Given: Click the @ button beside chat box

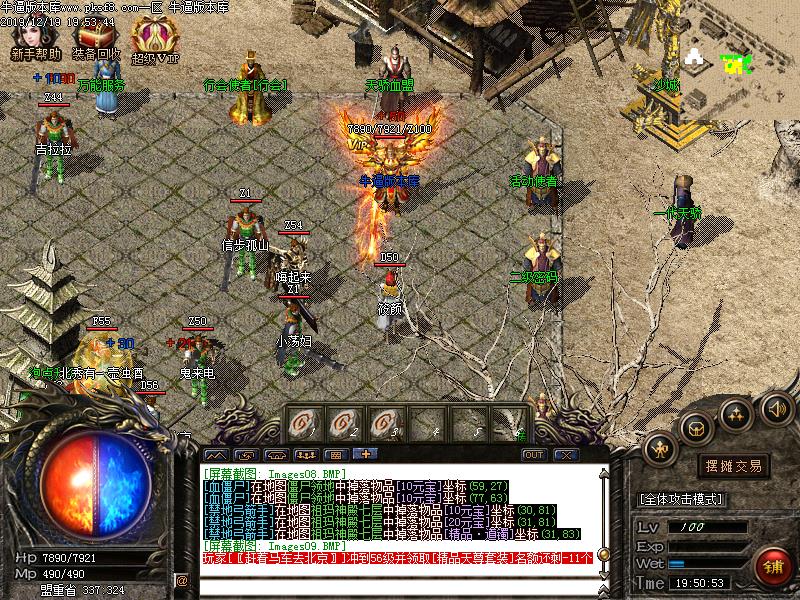Looking at the screenshot, I should (x=182, y=580).
